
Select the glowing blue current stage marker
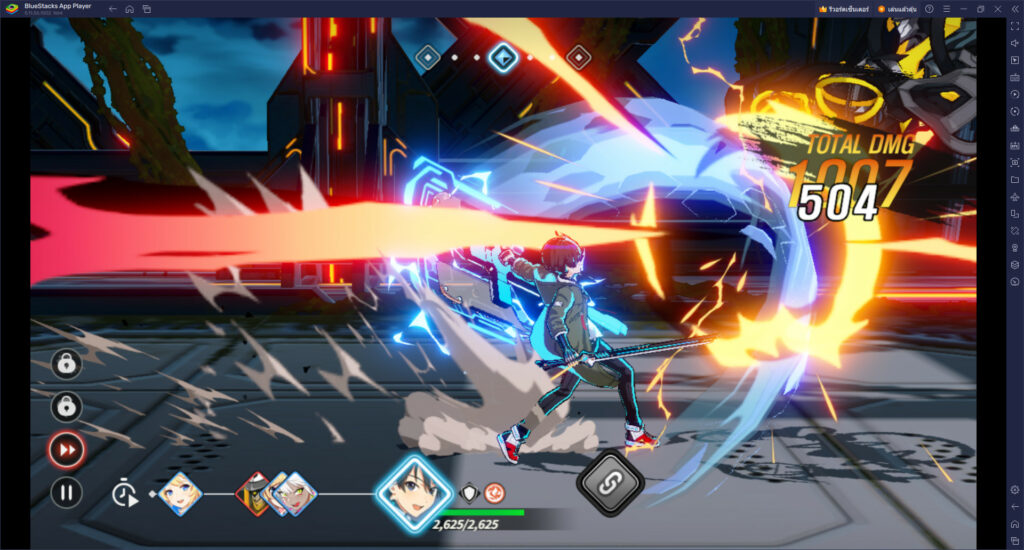(x=502, y=58)
